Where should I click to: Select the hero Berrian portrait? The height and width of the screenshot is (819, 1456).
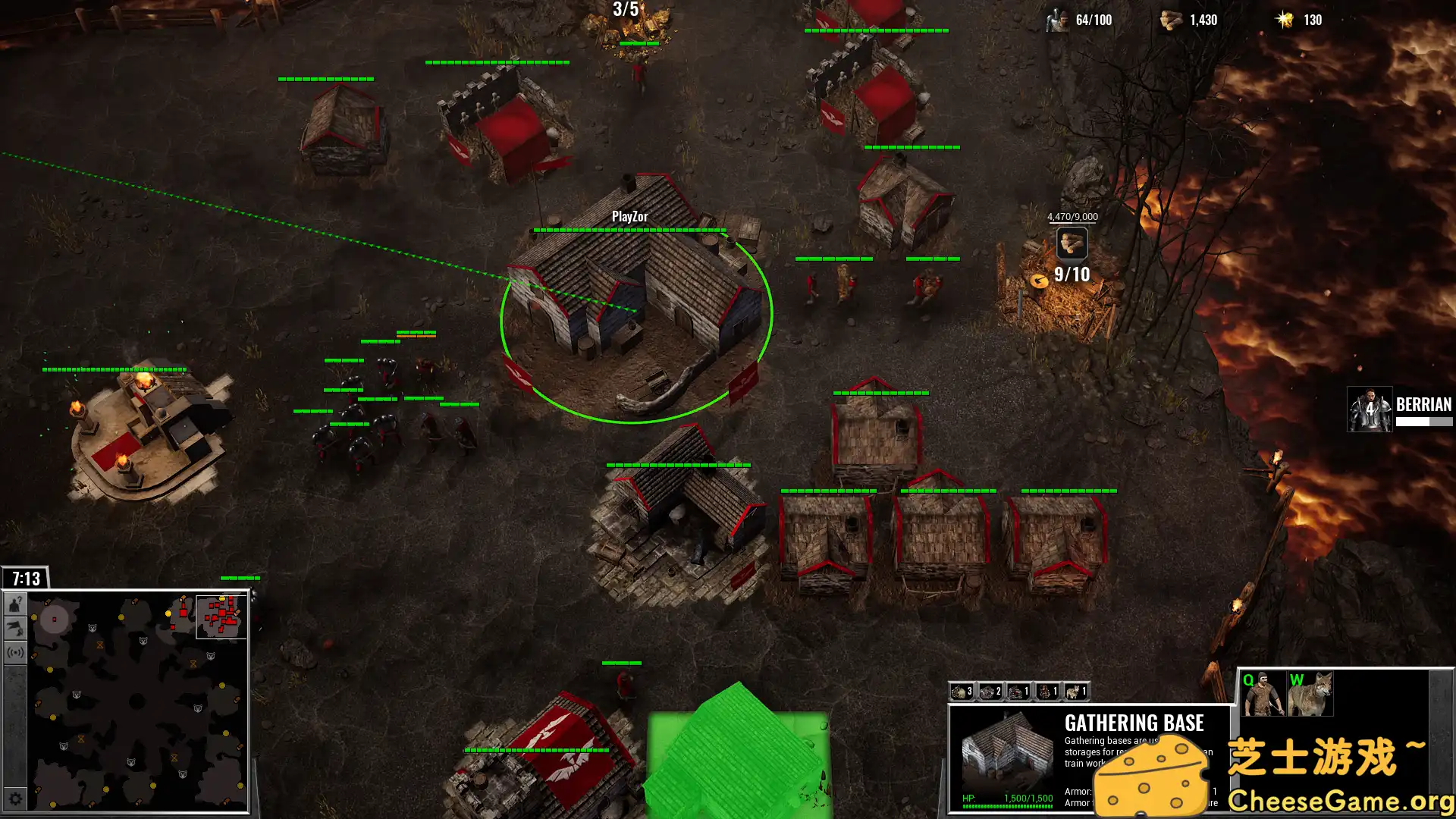pos(1369,409)
